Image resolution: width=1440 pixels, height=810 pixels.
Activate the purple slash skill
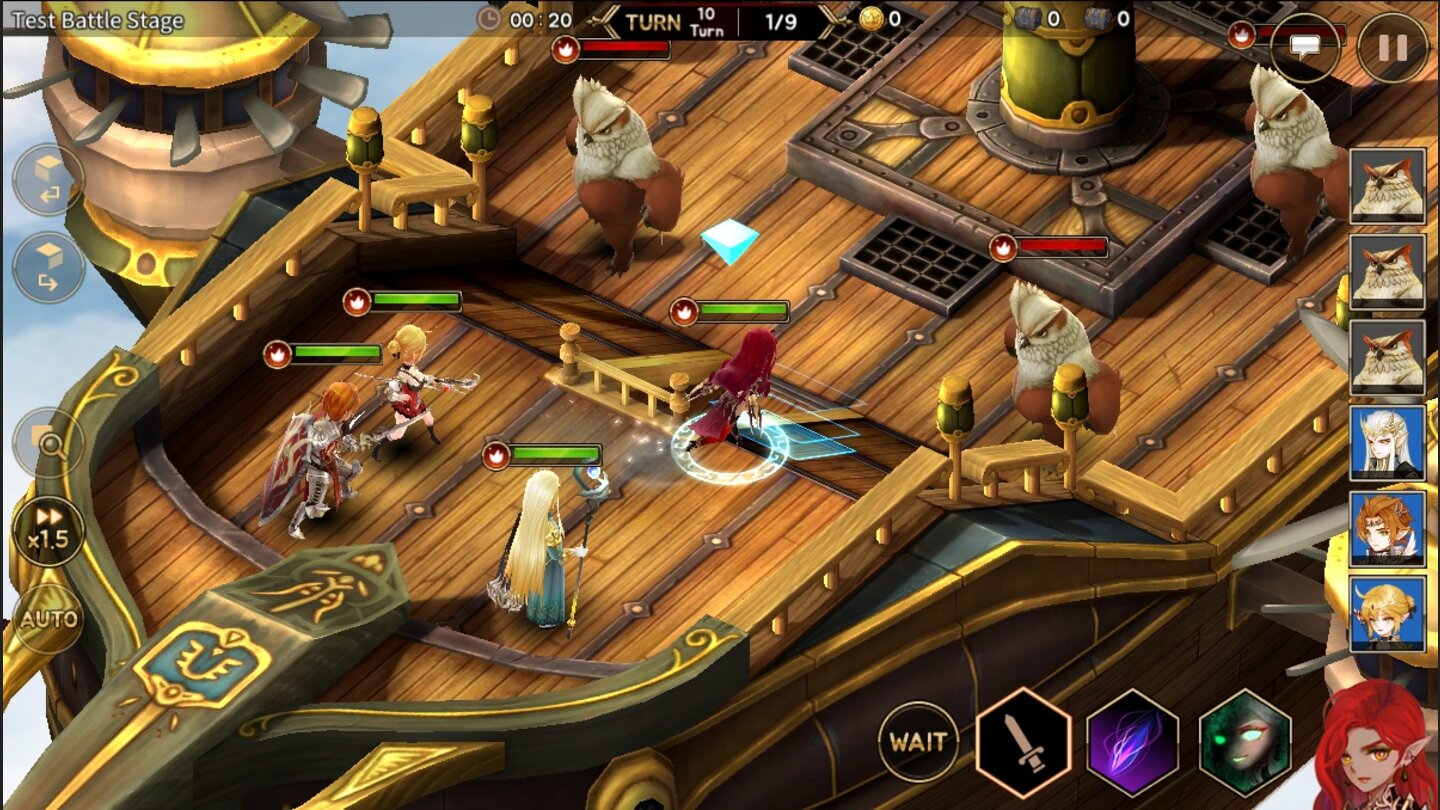pyautogui.click(x=1132, y=742)
